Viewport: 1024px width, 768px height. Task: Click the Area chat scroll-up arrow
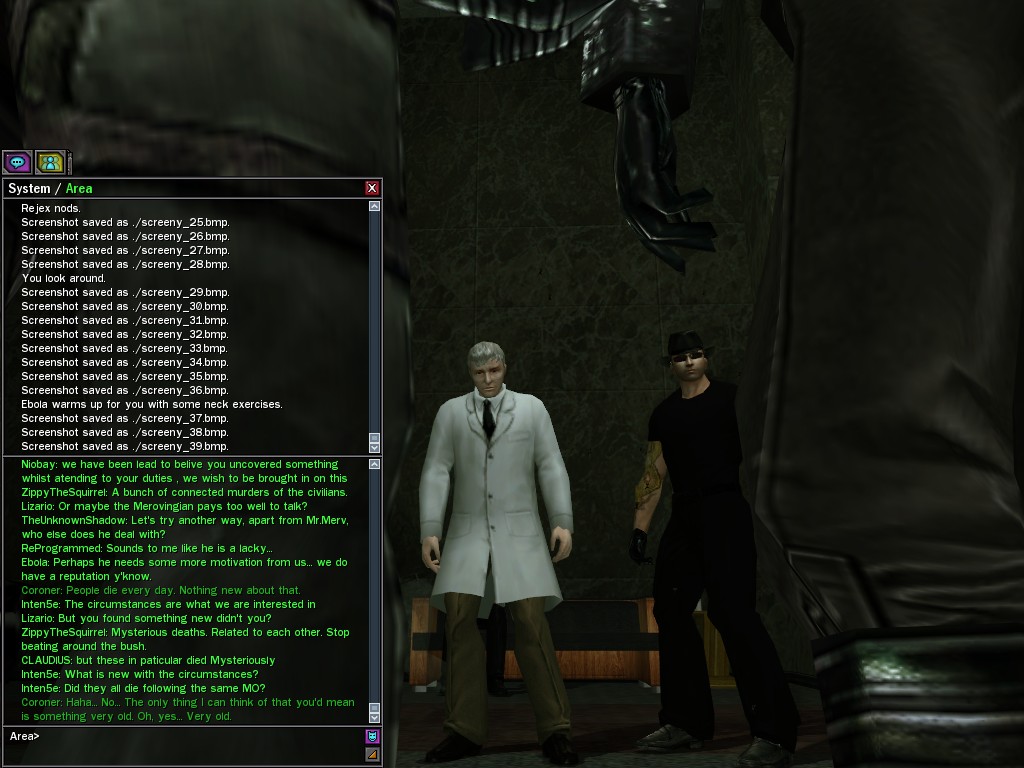click(375, 465)
